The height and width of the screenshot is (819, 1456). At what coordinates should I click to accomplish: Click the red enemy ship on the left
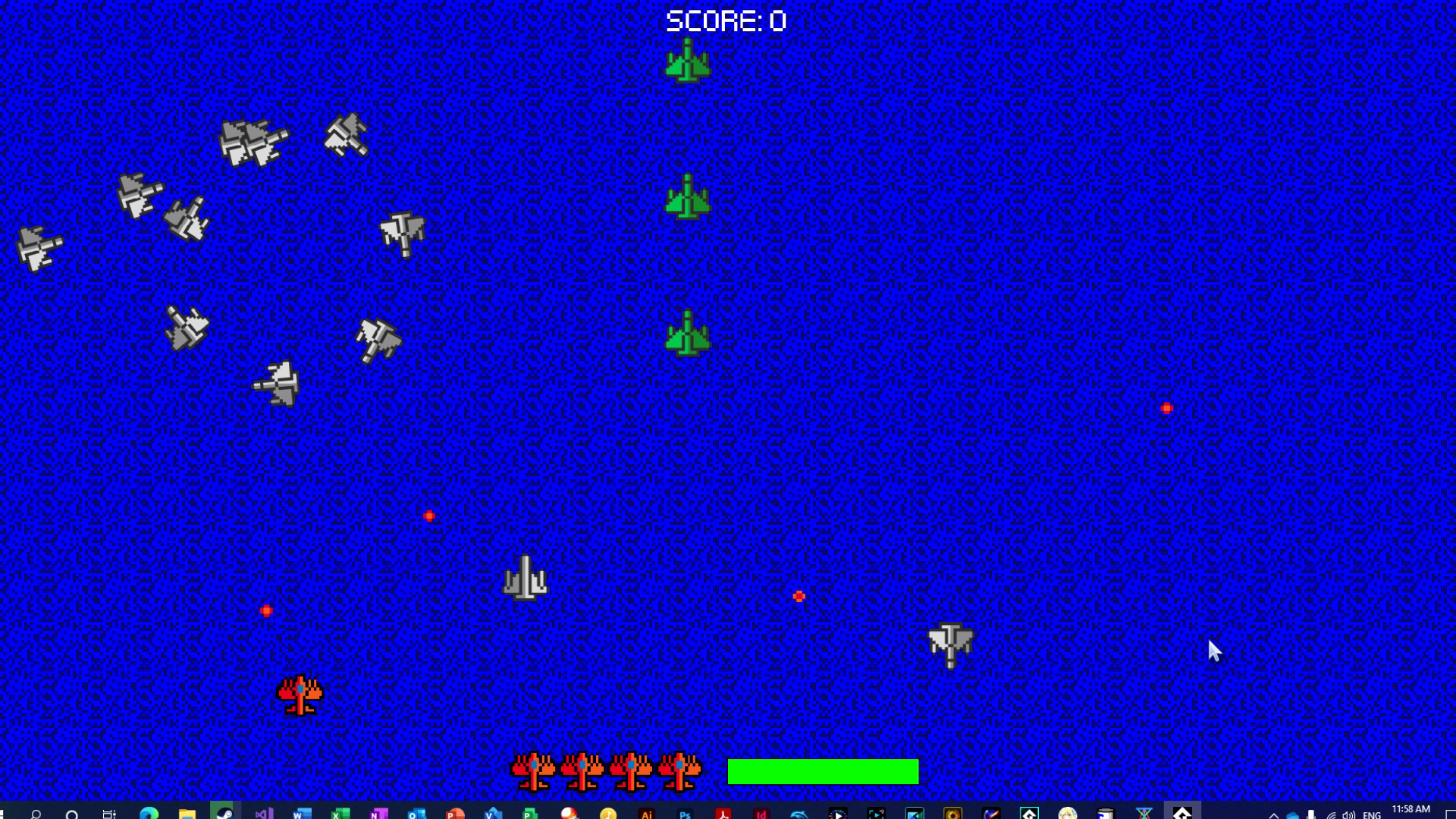(300, 696)
